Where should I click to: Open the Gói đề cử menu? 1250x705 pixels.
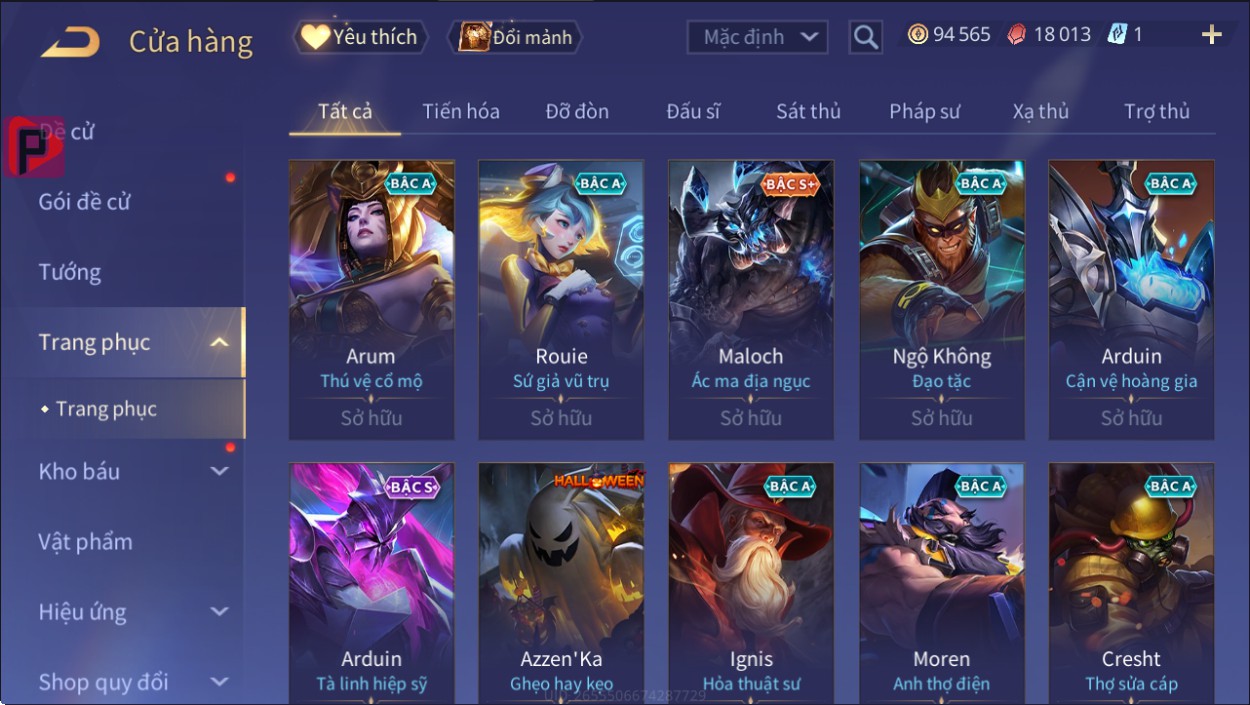click(85, 202)
